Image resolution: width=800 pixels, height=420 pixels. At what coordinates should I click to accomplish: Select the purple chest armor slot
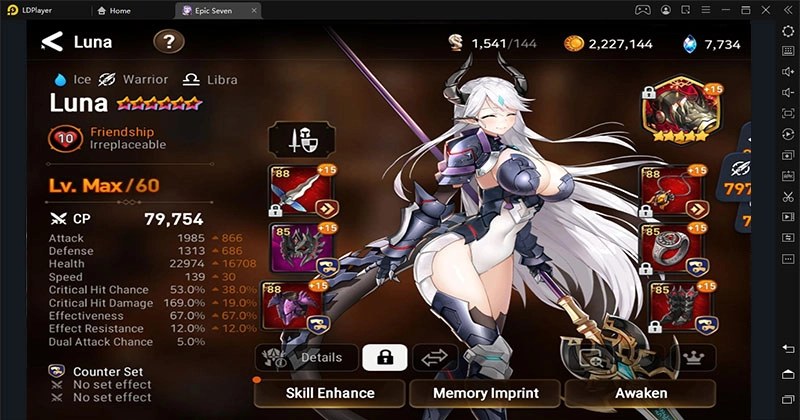click(291, 306)
